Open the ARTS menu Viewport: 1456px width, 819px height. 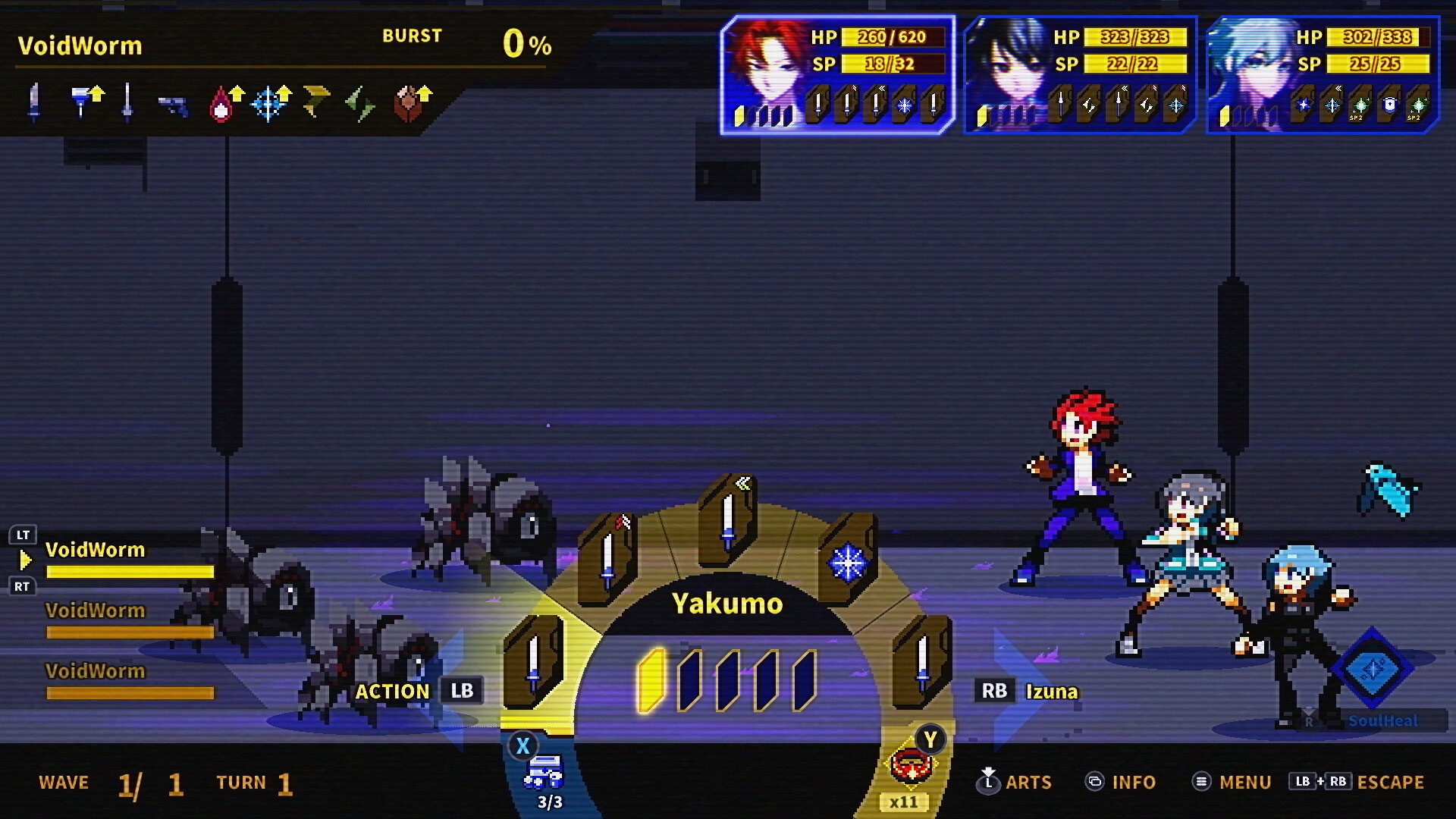click(x=1015, y=782)
